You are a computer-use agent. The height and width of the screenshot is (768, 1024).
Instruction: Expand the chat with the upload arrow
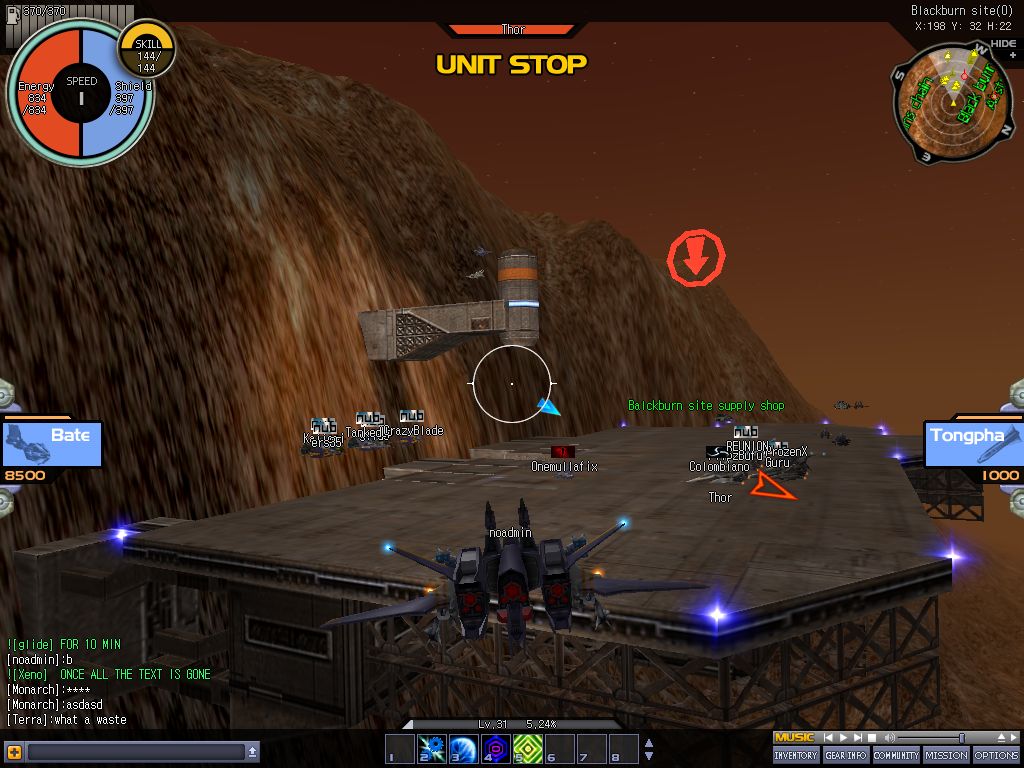(x=253, y=751)
